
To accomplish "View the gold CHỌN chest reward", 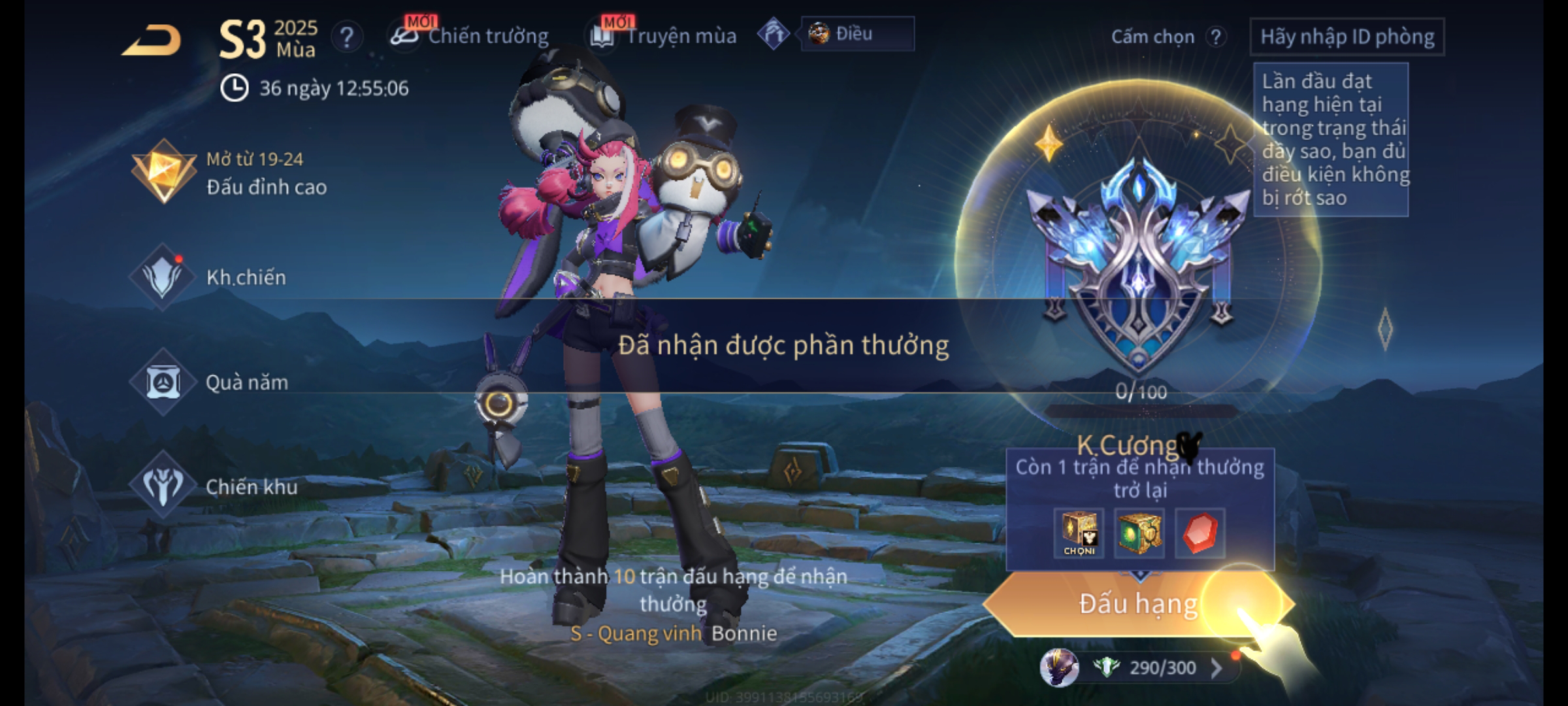I will [x=1079, y=533].
